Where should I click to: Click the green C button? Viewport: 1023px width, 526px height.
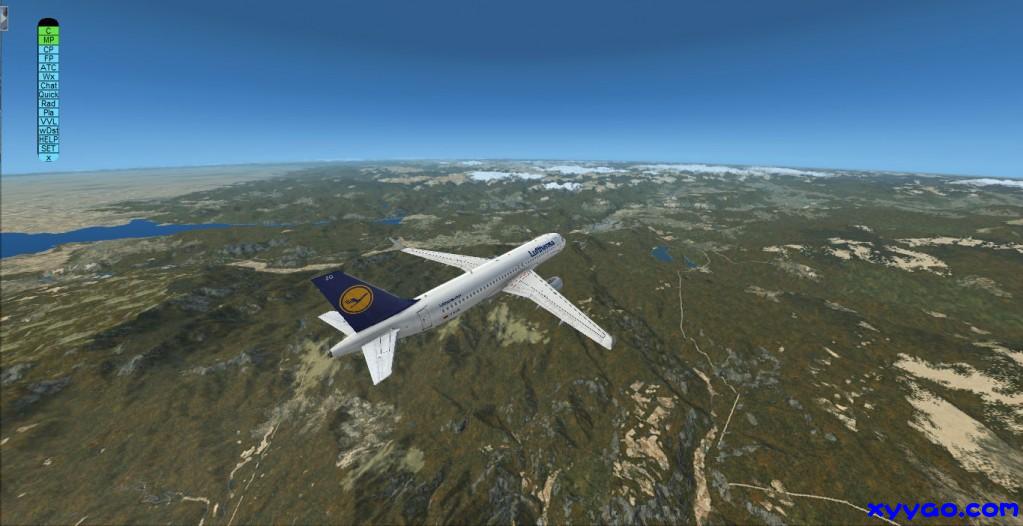[48, 31]
